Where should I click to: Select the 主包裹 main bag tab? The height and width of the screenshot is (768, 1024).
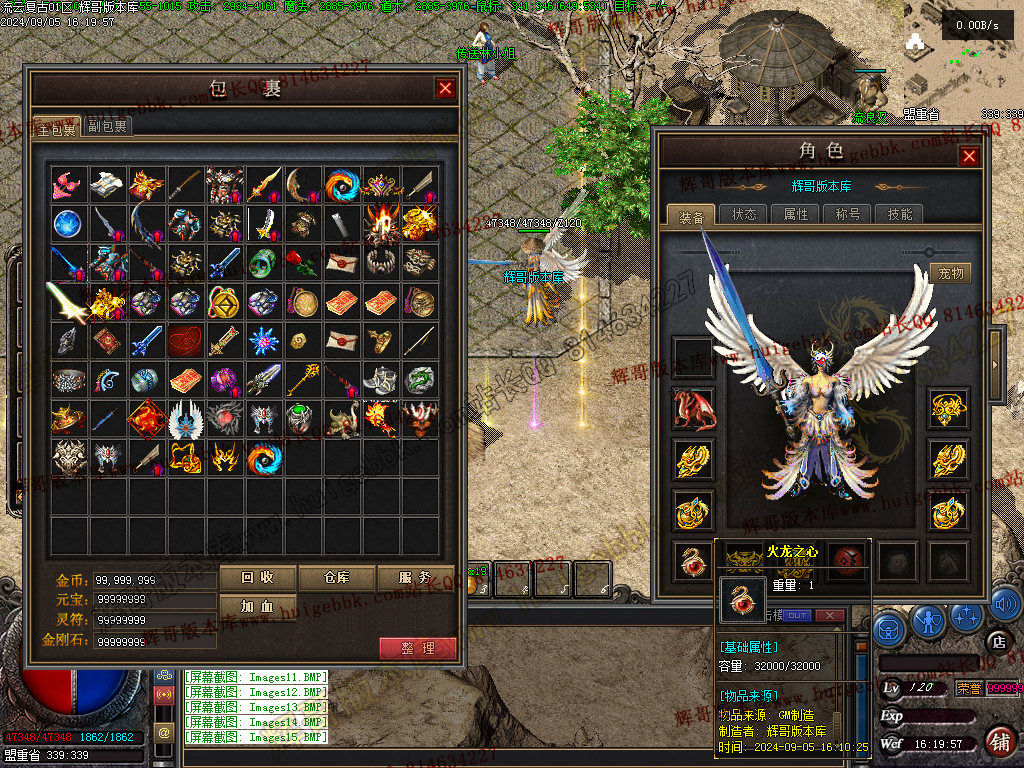tap(56, 127)
